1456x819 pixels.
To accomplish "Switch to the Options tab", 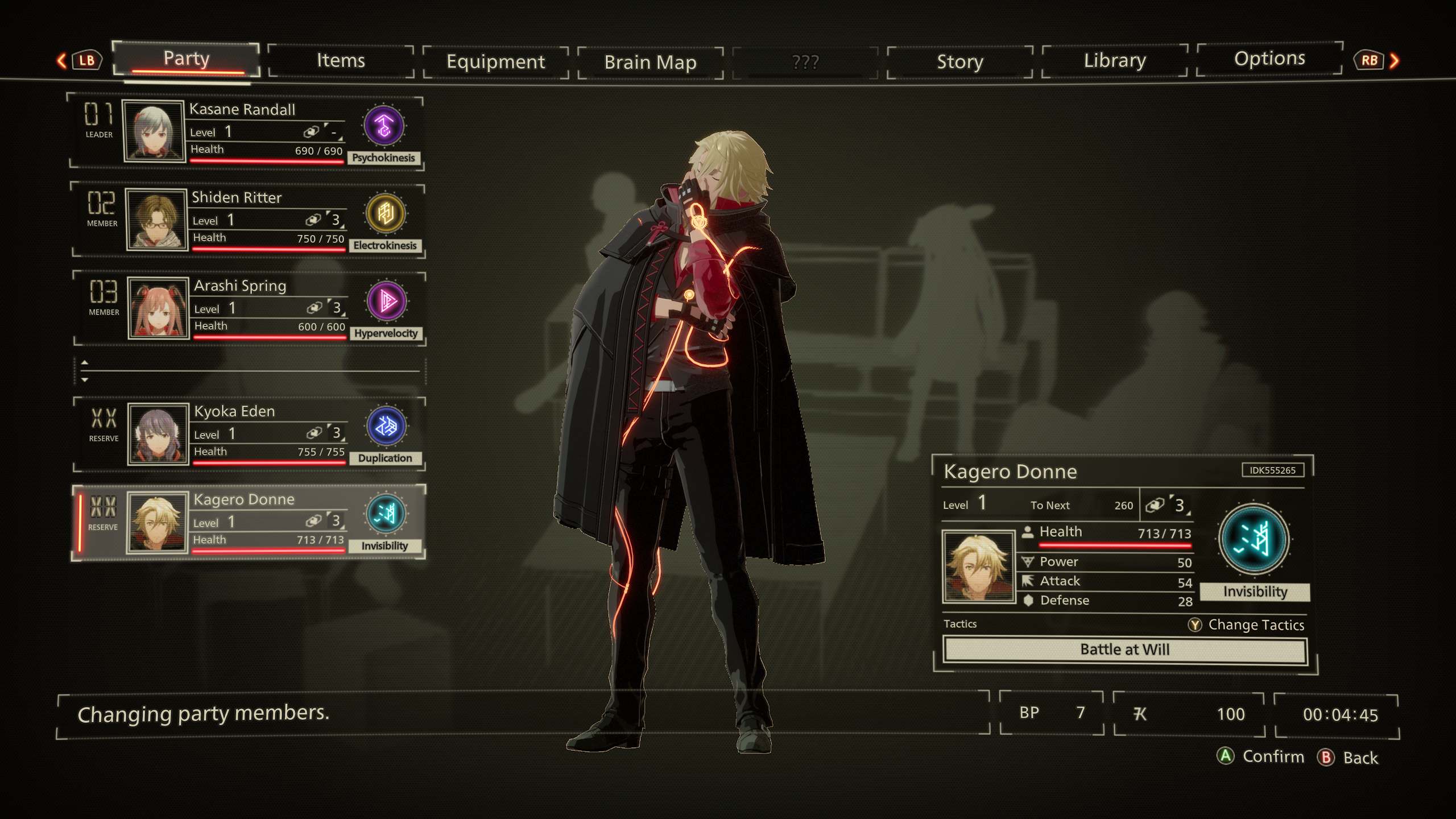I will pos(1269,59).
